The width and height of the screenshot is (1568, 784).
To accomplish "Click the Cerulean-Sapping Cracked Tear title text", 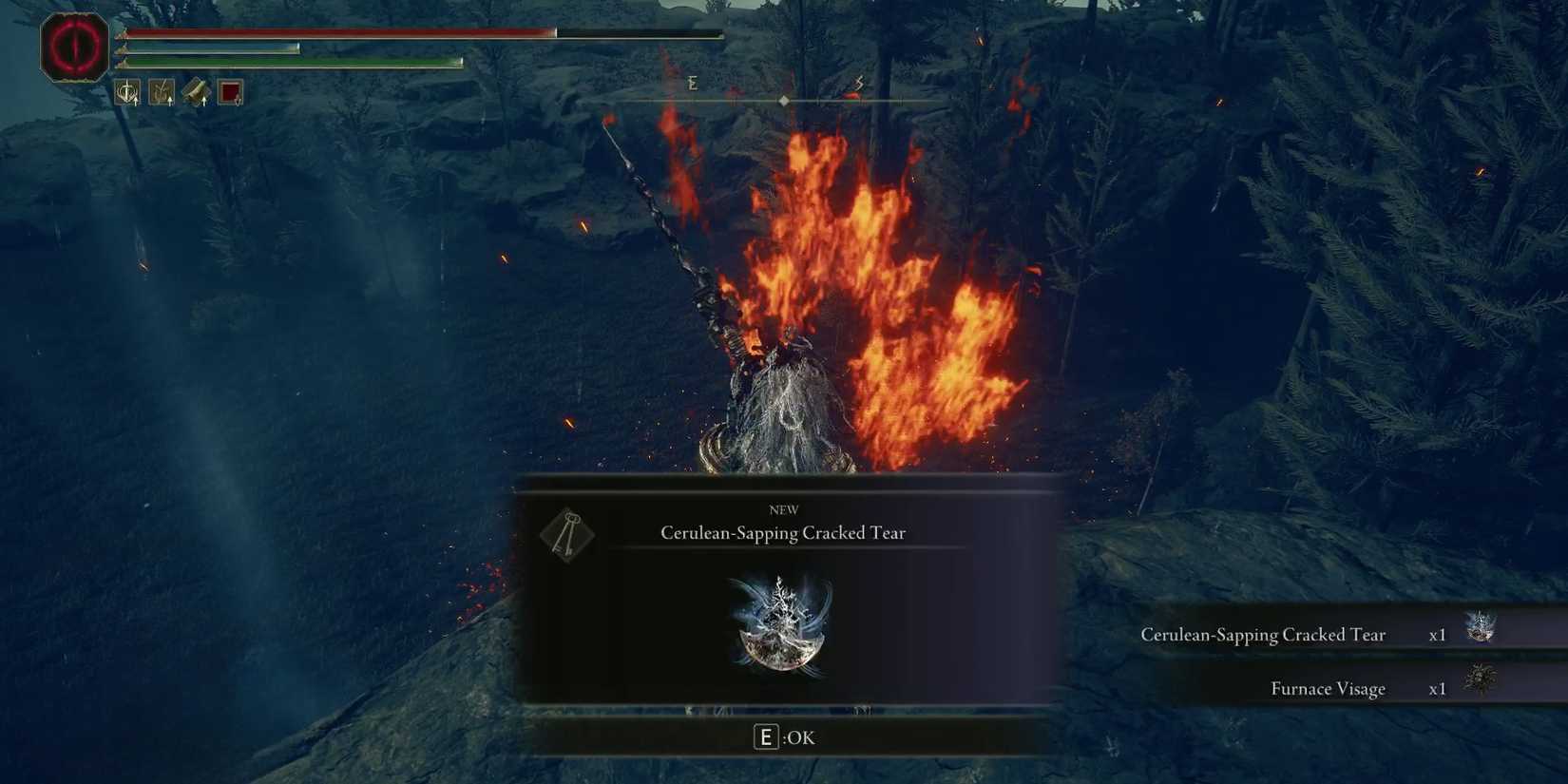I will click(x=783, y=533).
